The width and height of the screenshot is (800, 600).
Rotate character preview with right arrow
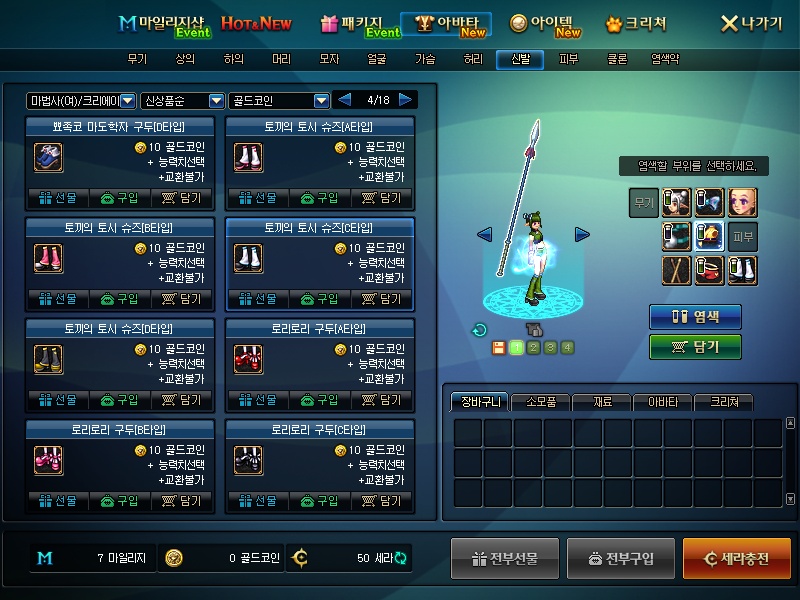pos(582,234)
